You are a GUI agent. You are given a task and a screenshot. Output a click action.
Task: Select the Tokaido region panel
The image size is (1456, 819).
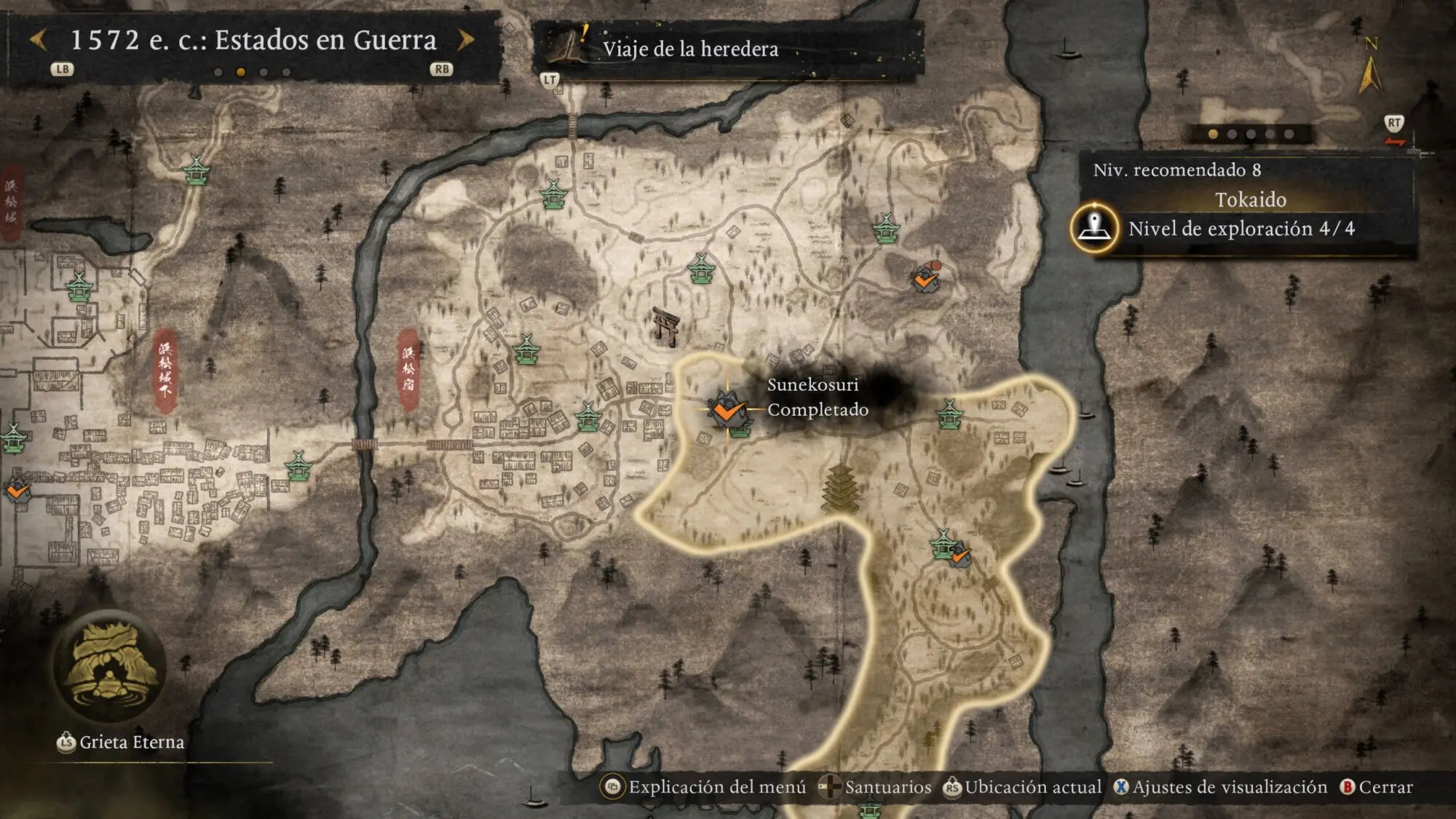click(1249, 199)
